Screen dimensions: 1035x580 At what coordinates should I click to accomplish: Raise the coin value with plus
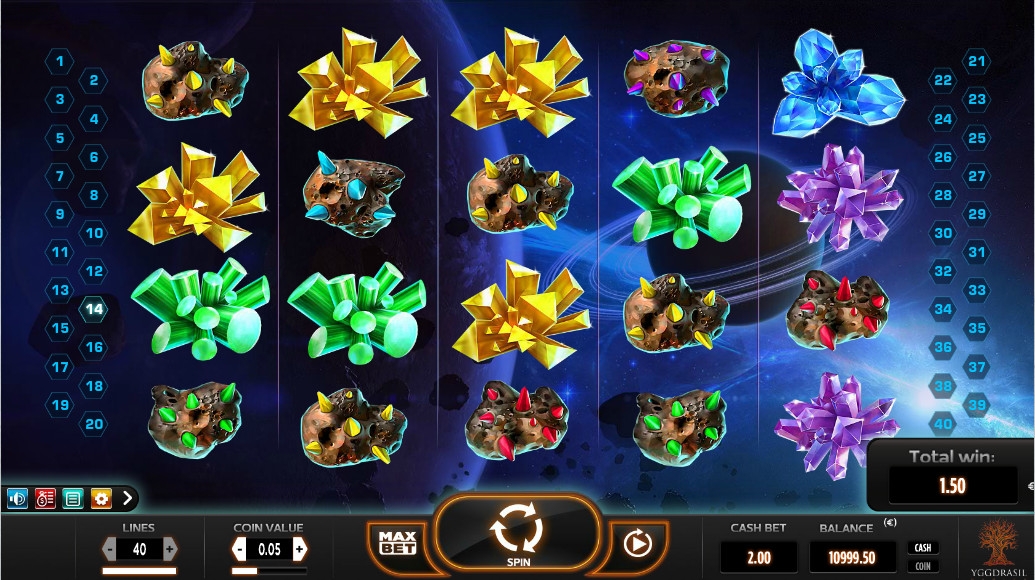point(298,549)
